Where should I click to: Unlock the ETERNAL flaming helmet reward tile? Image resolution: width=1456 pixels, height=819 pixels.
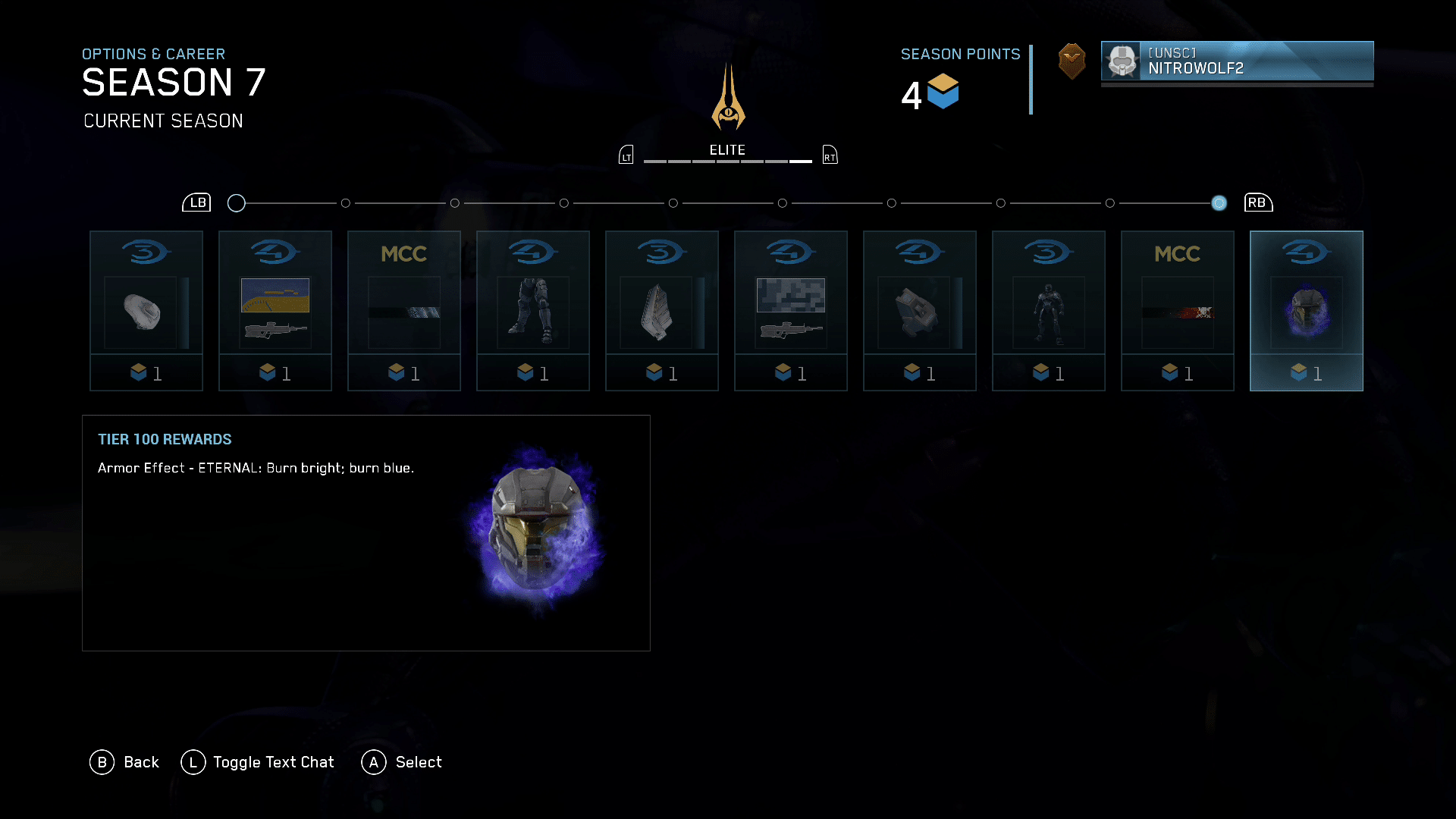[1307, 310]
